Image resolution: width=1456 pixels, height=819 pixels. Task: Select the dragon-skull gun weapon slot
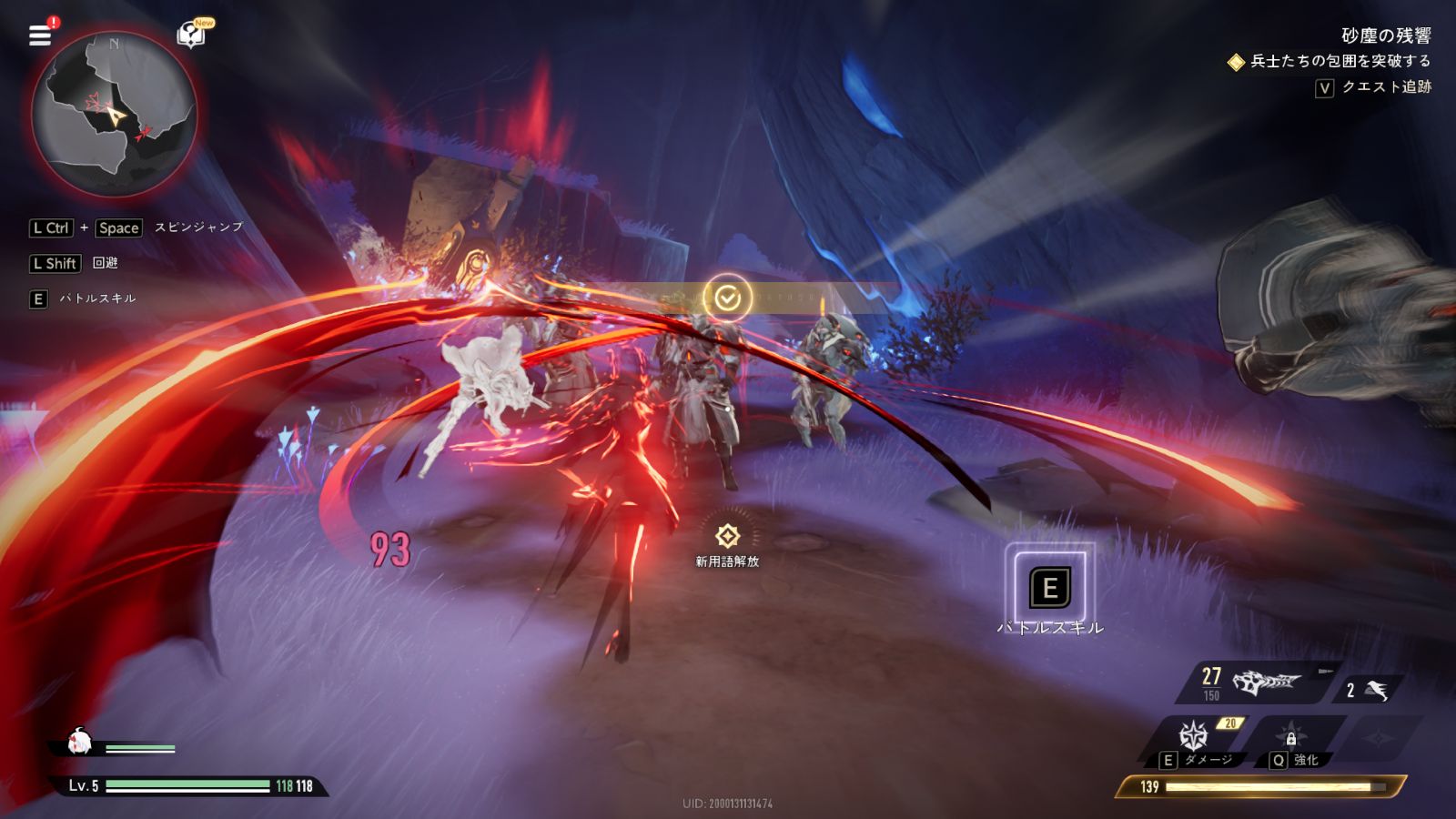[x=1266, y=682]
